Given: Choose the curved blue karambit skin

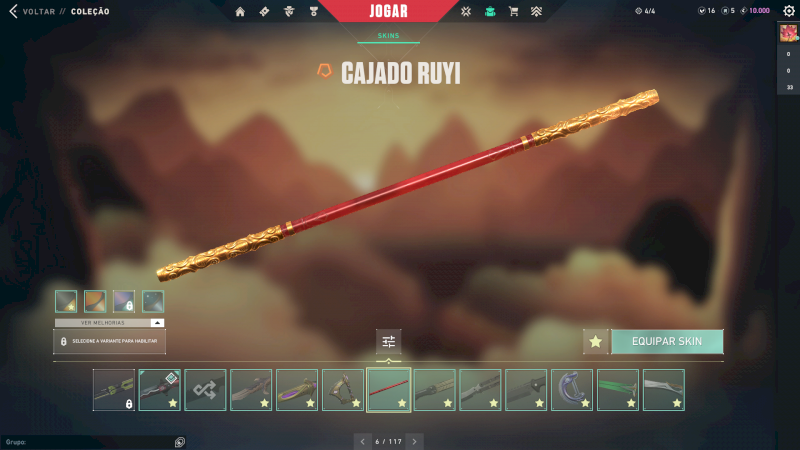Looking at the screenshot, I should click(x=572, y=390).
